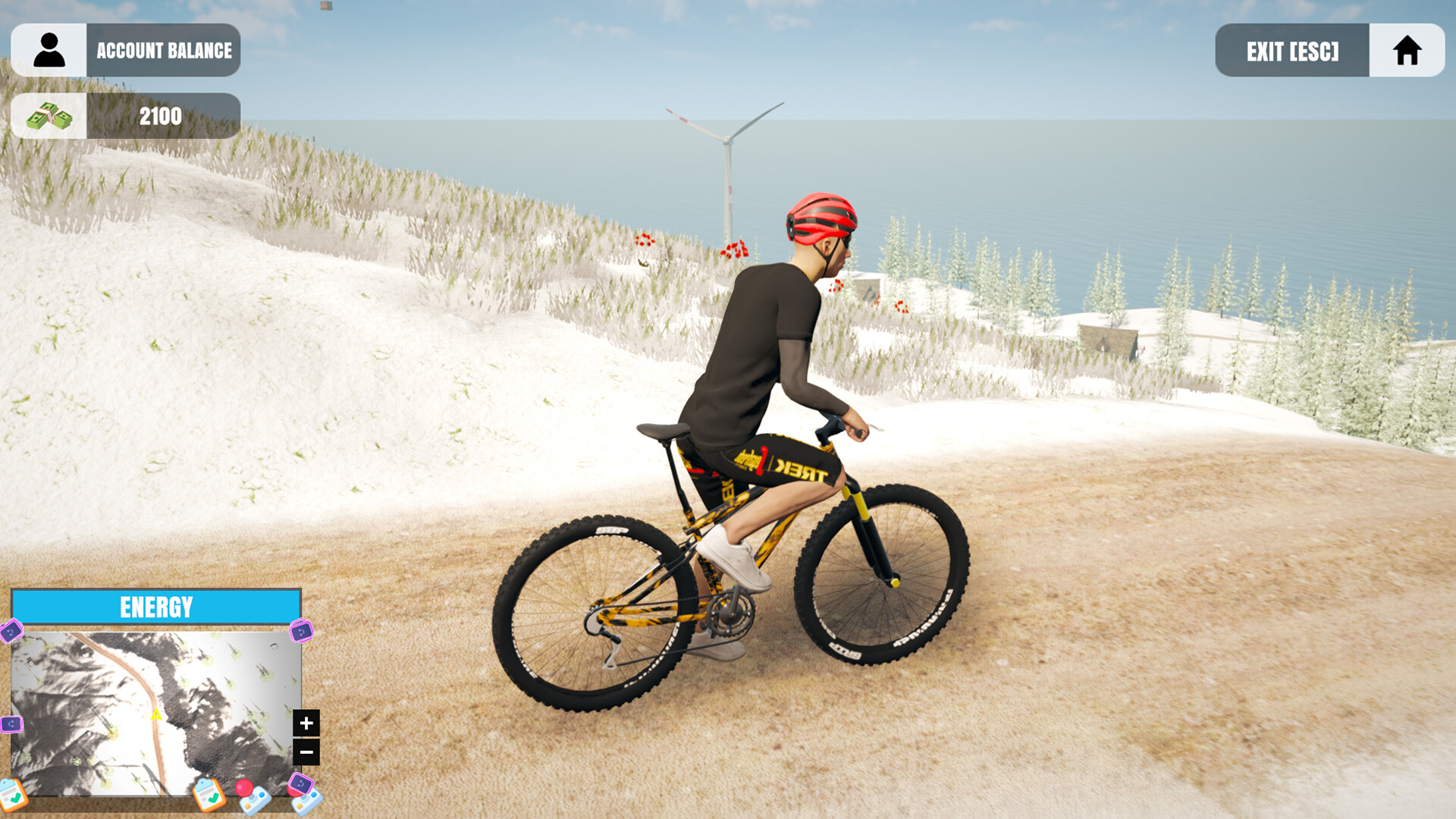Click the purple console icon near the bottom-right joystick
Viewport: 1456px width, 819px height.
(x=301, y=783)
